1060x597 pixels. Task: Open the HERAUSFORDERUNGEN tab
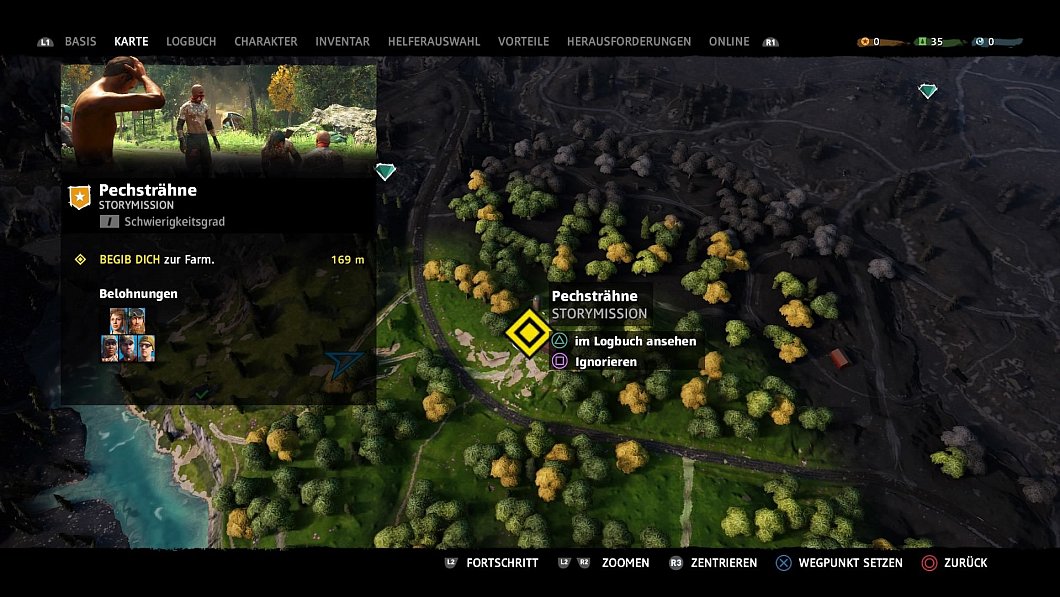click(x=629, y=42)
